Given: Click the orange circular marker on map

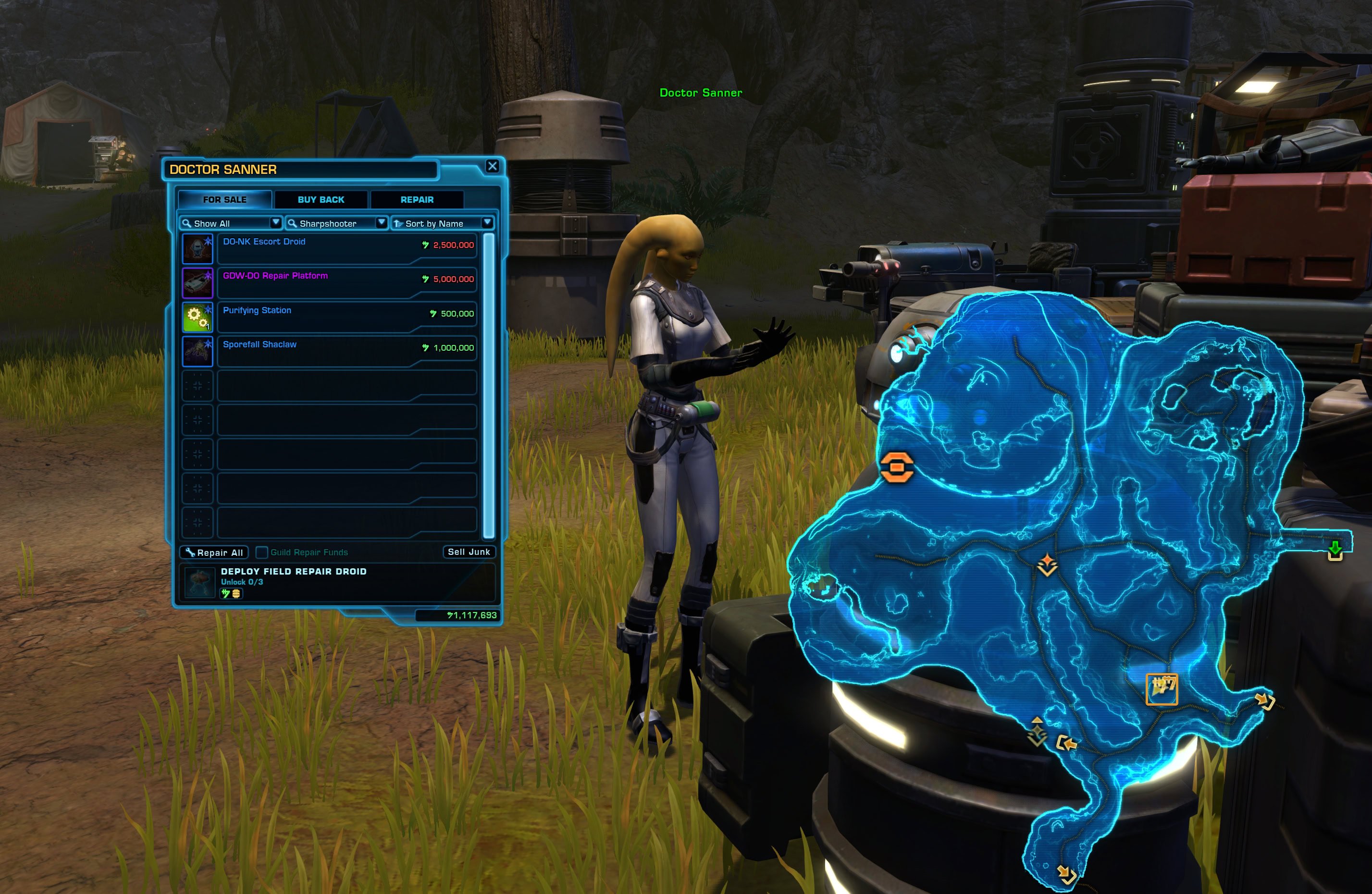Looking at the screenshot, I should [897, 466].
